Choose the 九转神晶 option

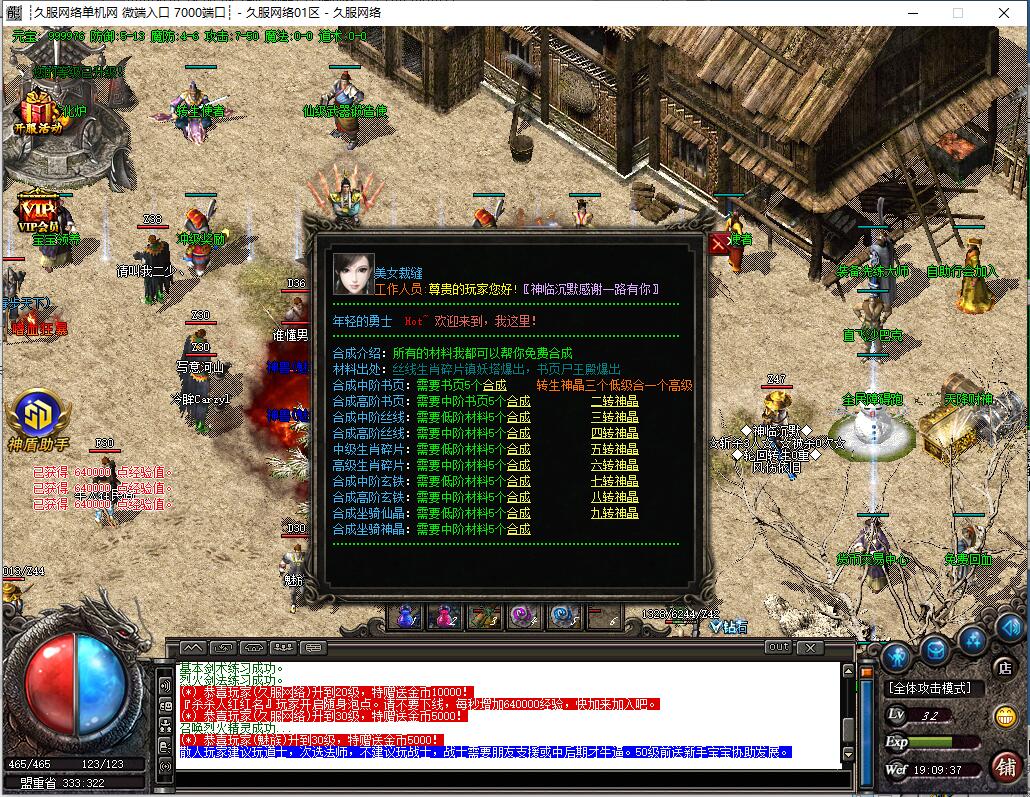[x=614, y=513]
